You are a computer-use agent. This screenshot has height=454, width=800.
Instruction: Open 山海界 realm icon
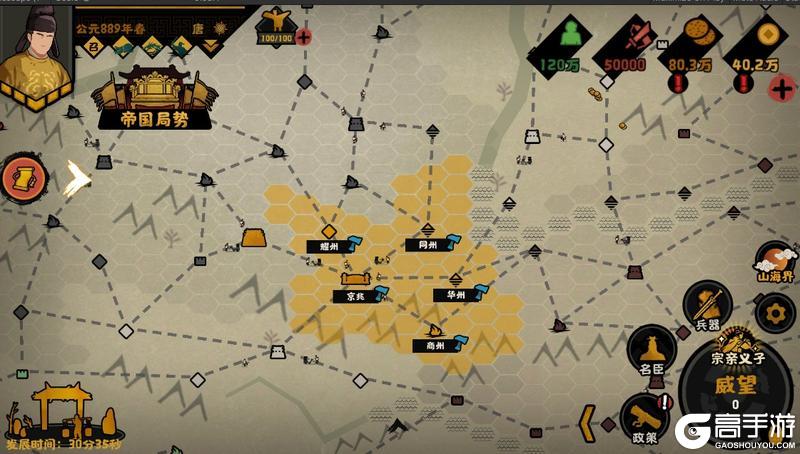[x=773, y=264]
